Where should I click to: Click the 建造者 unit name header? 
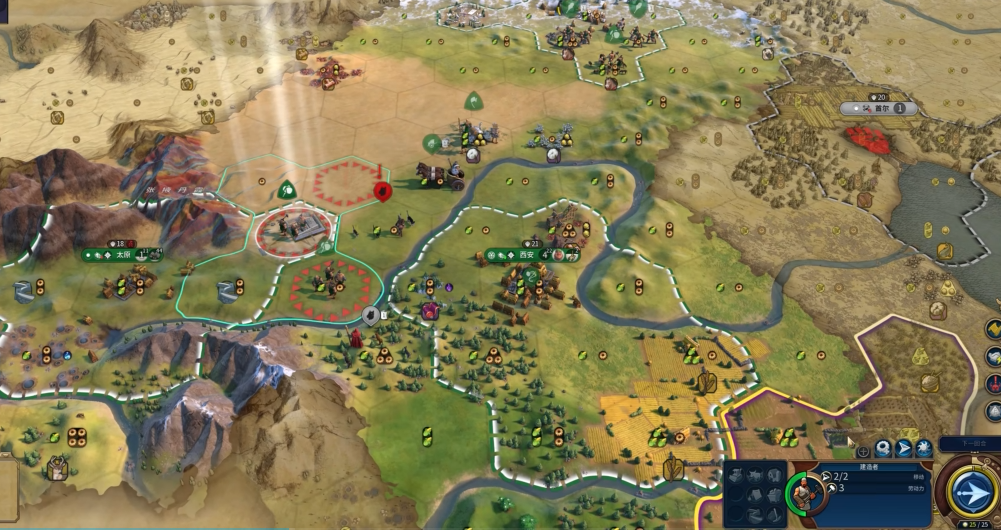869,466
